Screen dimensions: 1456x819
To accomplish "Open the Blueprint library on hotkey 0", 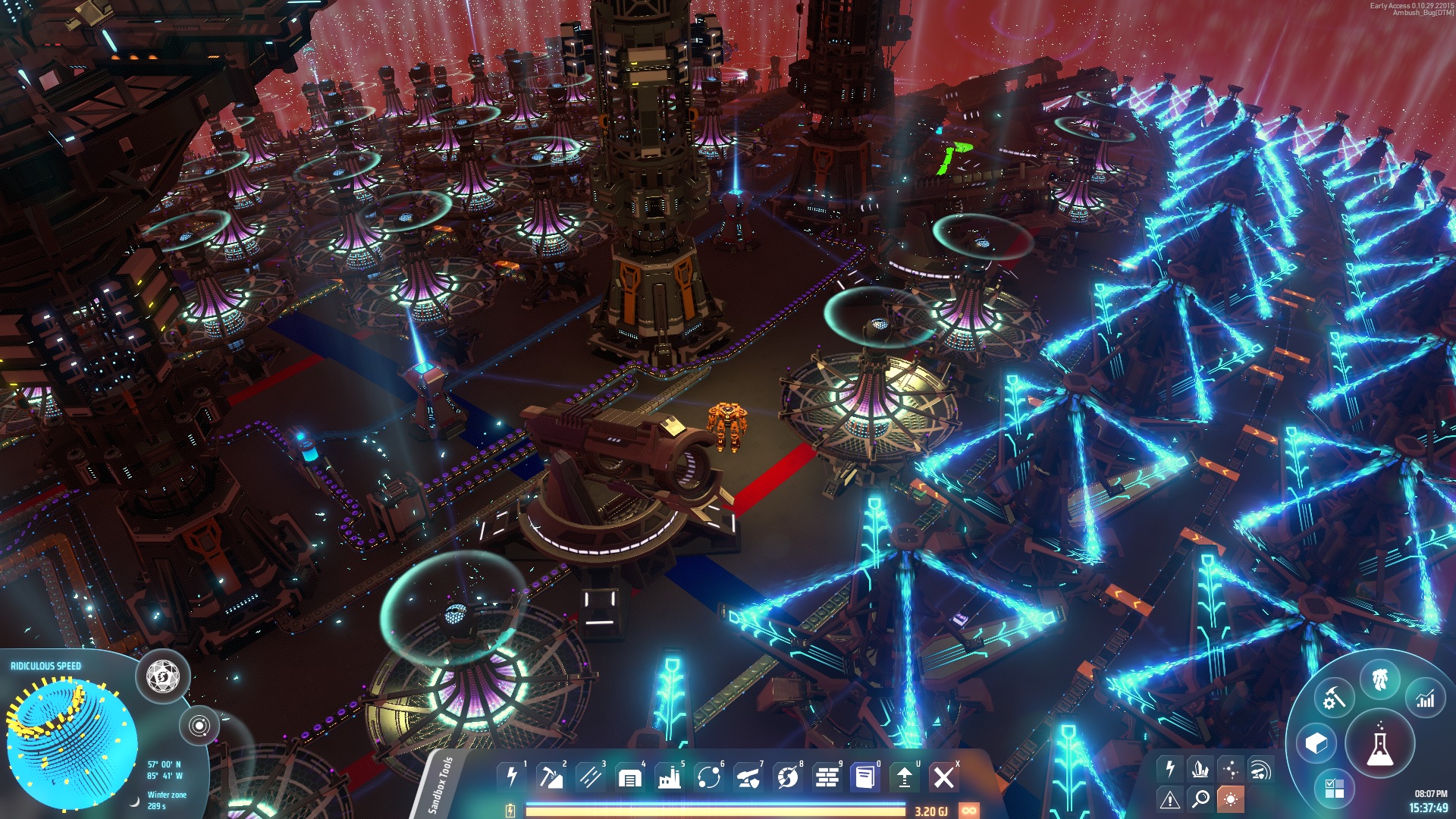I will [x=864, y=777].
